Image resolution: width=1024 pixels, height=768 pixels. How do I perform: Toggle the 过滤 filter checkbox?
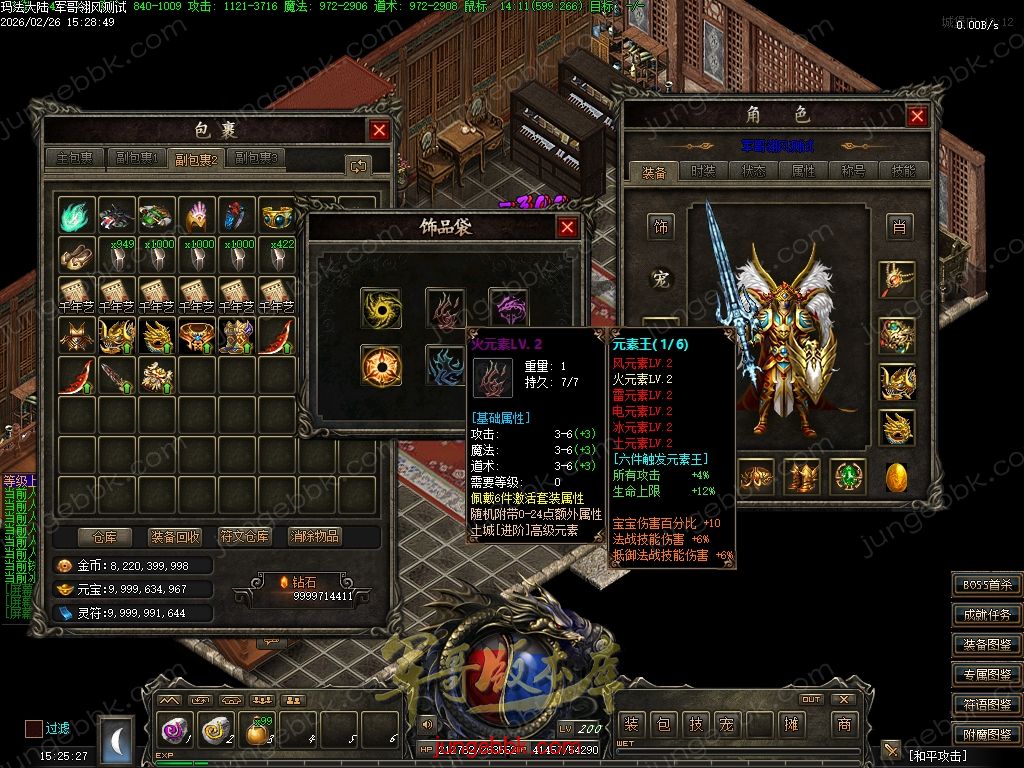click(x=34, y=728)
